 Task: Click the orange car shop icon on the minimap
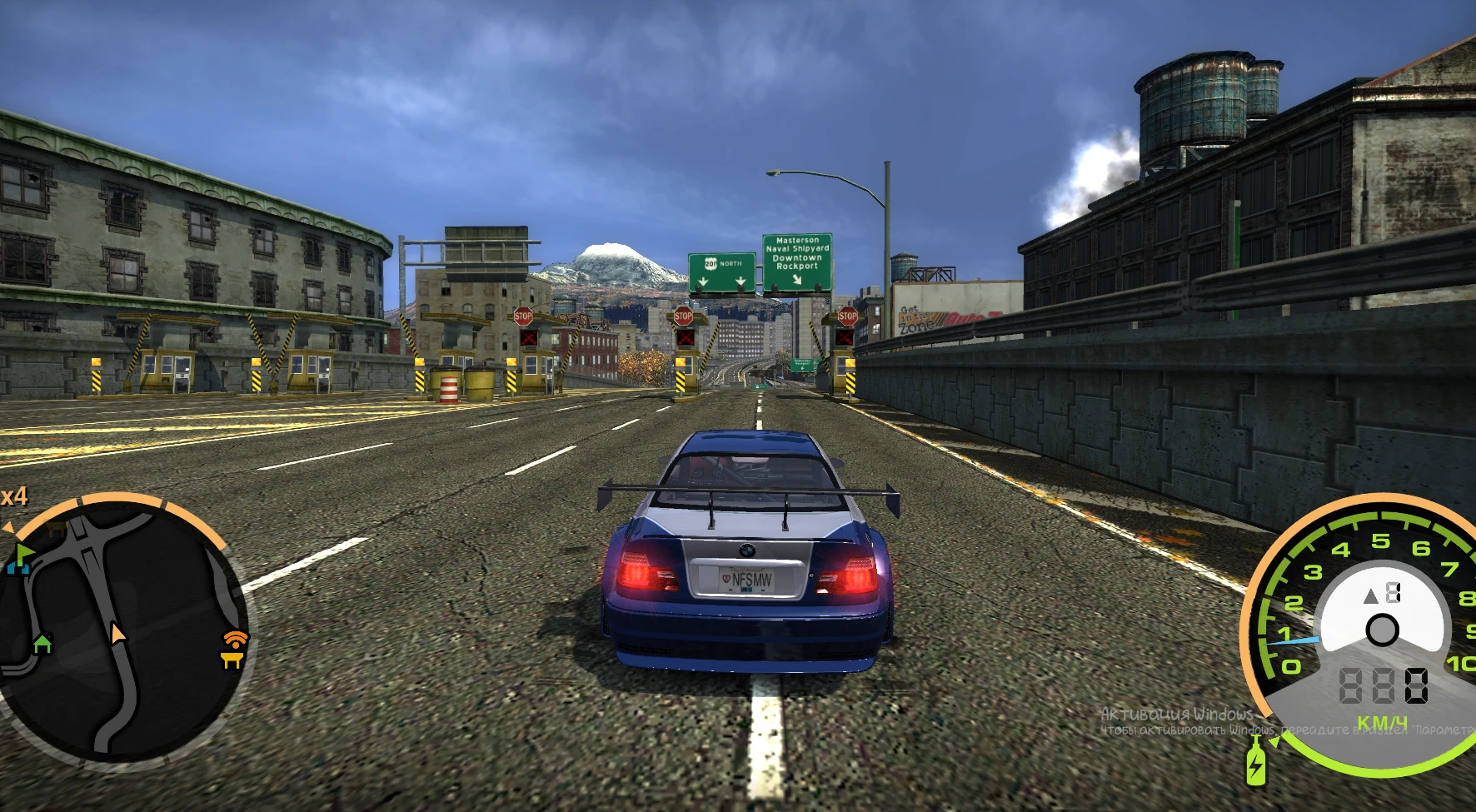tap(233, 660)
